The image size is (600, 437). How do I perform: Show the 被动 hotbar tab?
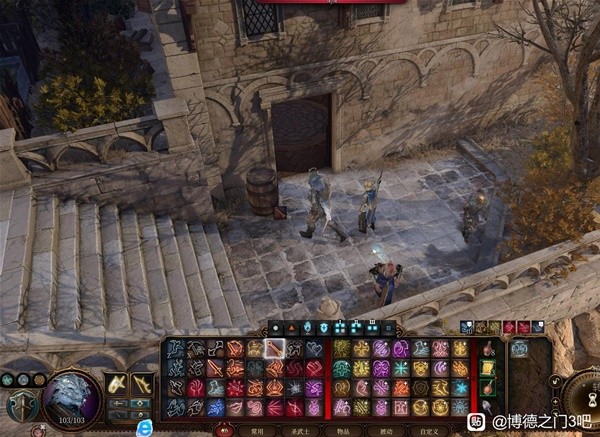385,430
